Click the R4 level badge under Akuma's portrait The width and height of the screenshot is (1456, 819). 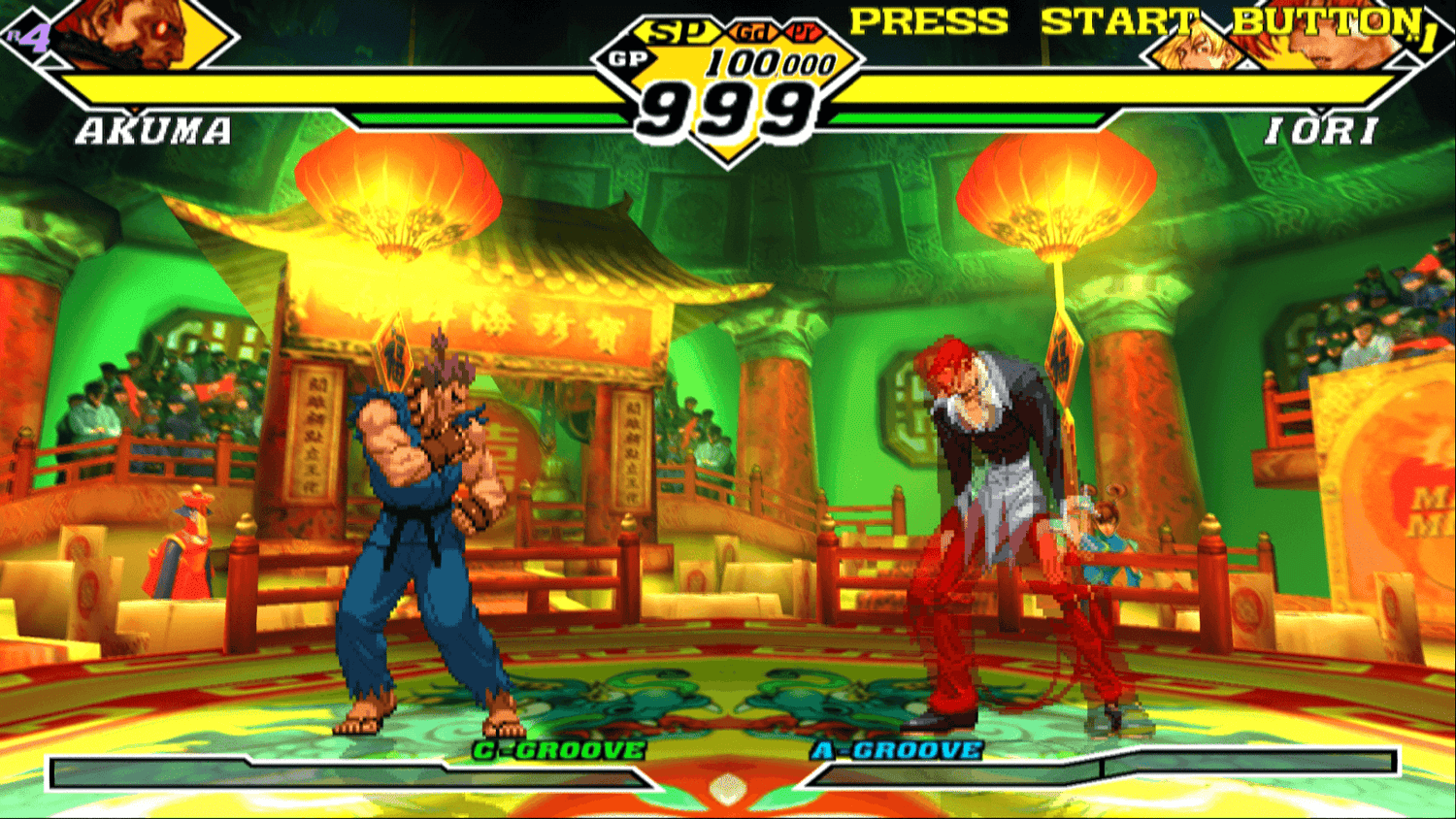pos(31,37)
